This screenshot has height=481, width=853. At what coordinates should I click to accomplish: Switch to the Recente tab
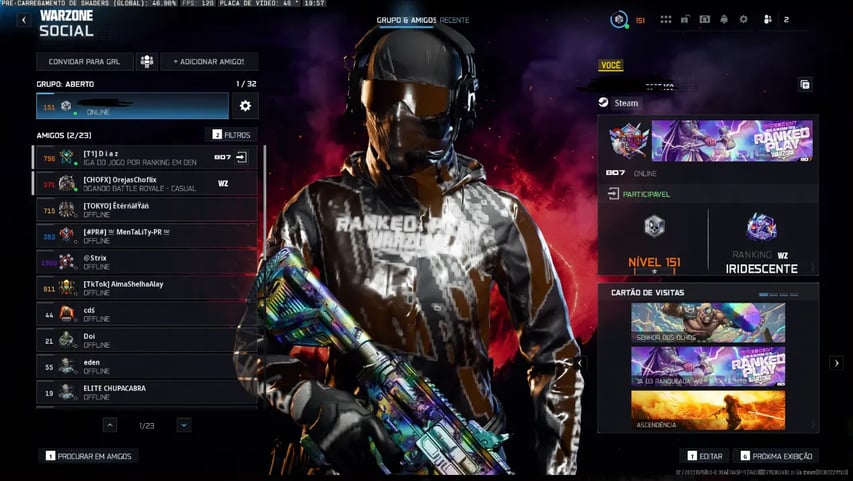tap(455, 20)
